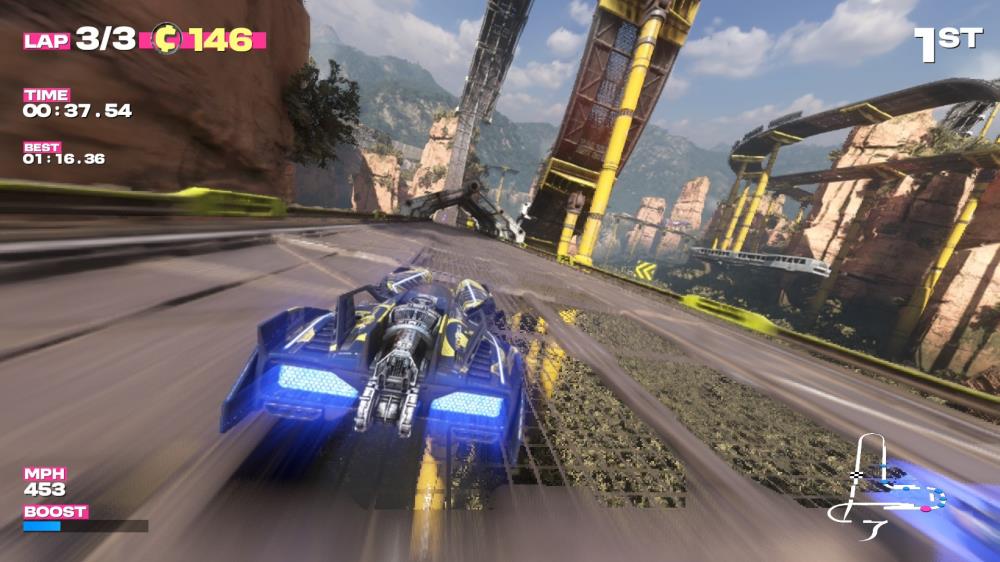
Task: Click the coin currency icon
Action: (x=166, y=40)
